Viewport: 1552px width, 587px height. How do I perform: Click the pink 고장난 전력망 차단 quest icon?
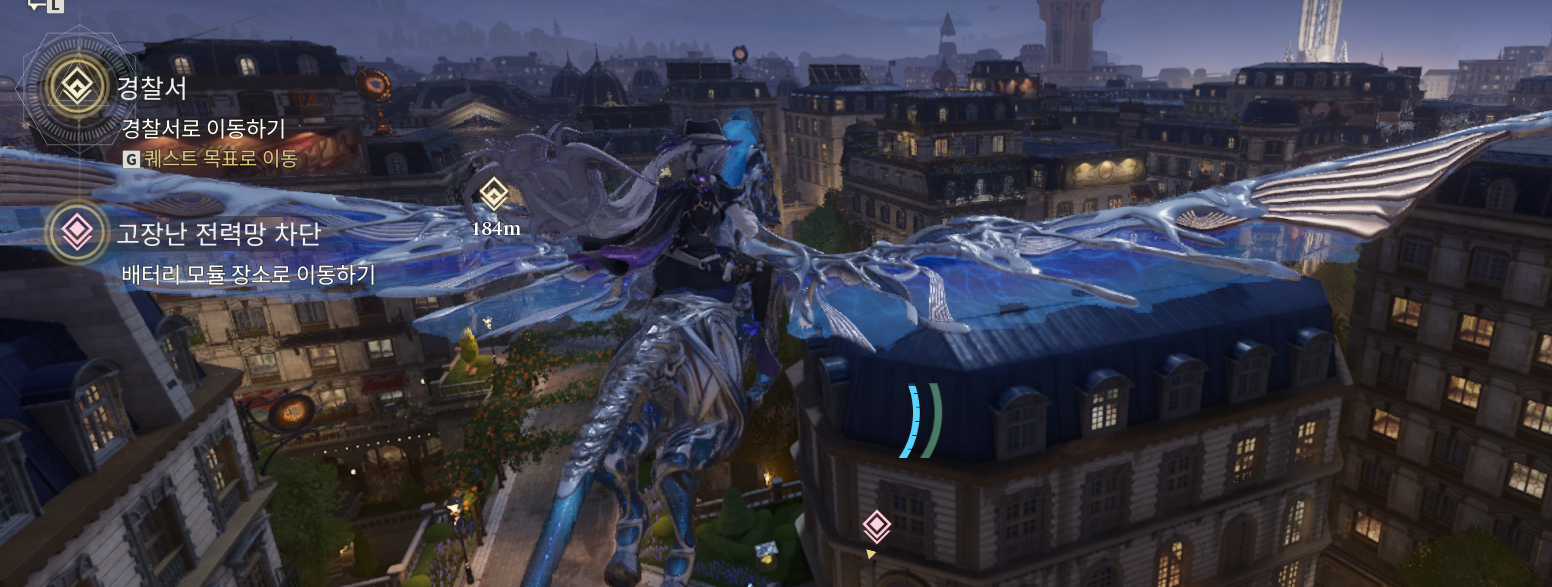[x=76, y=233]
